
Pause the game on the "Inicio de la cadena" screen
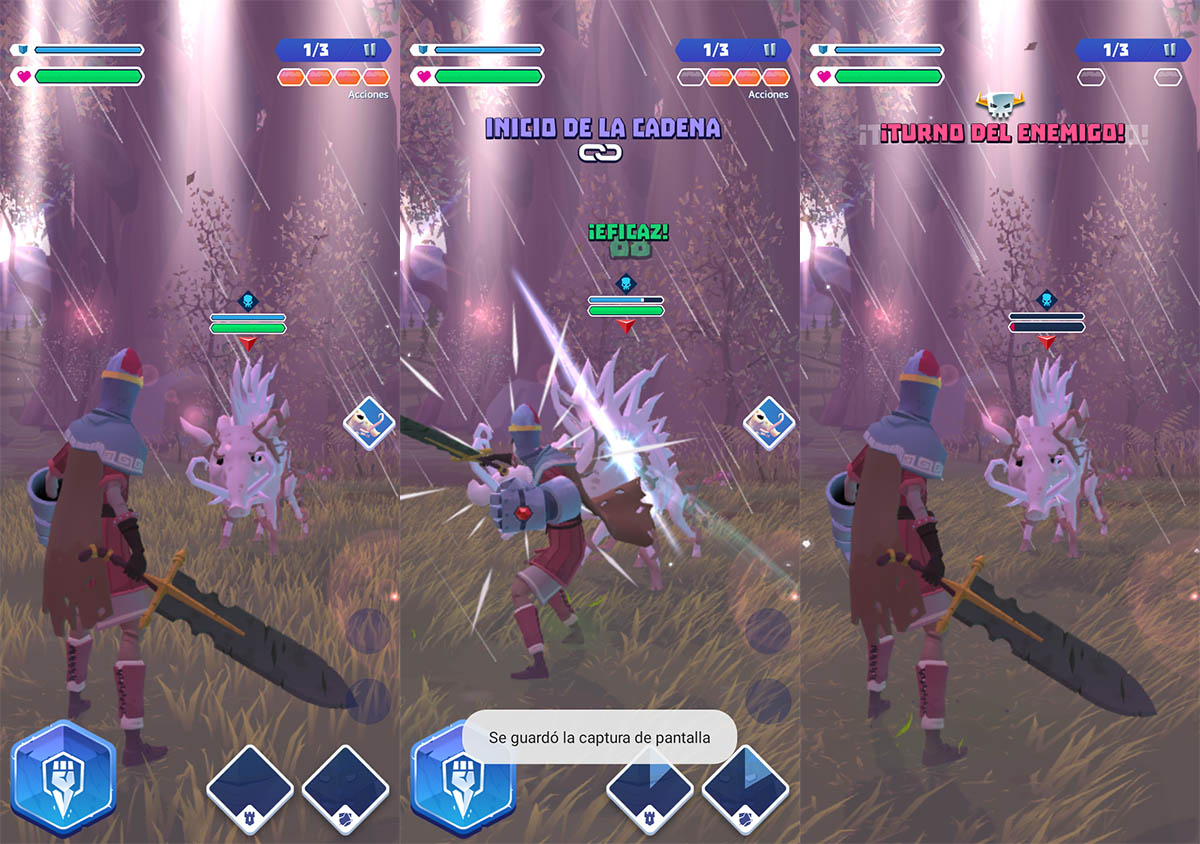point(769,50)
